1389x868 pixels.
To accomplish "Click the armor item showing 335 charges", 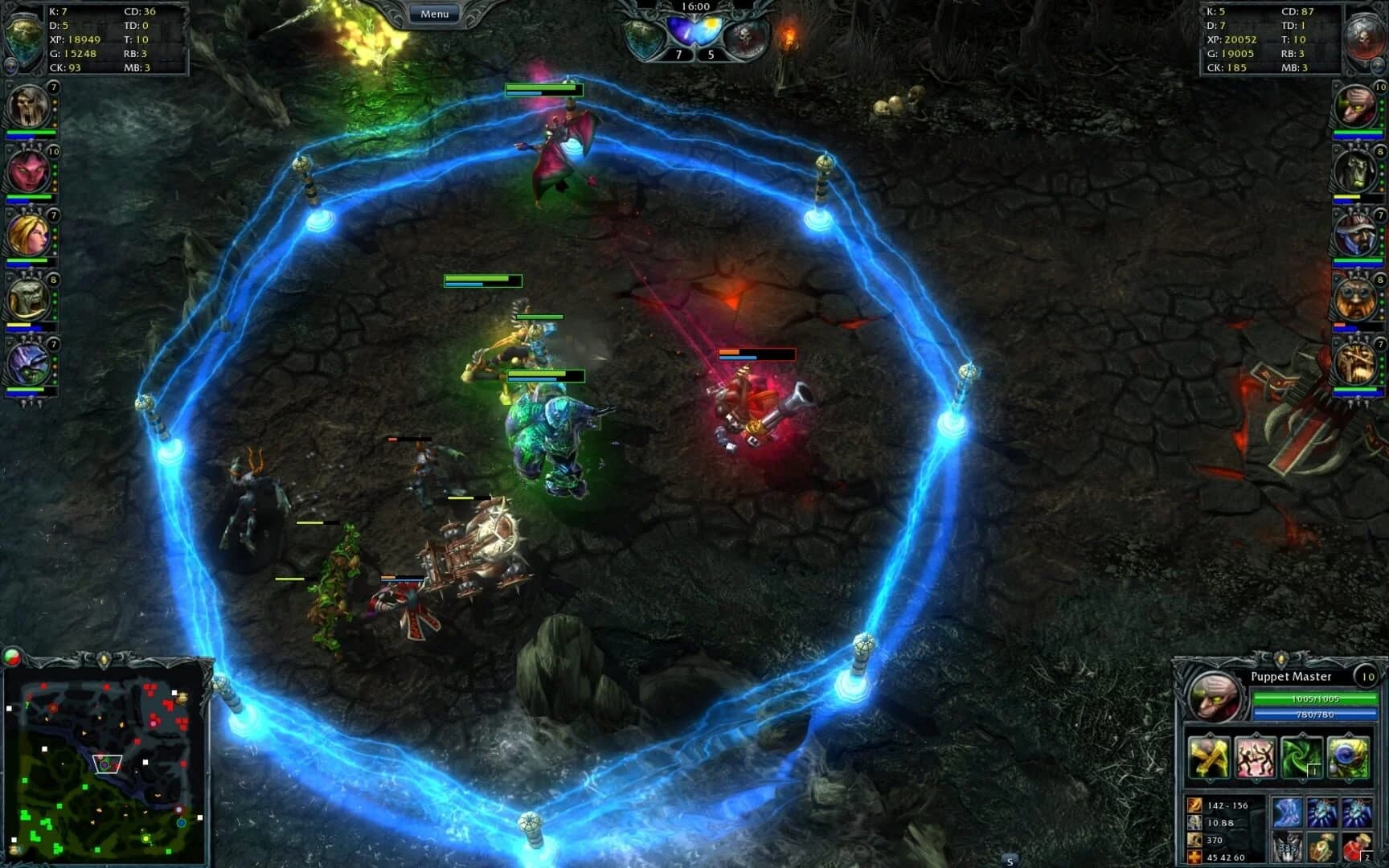I will [1285, 847].
